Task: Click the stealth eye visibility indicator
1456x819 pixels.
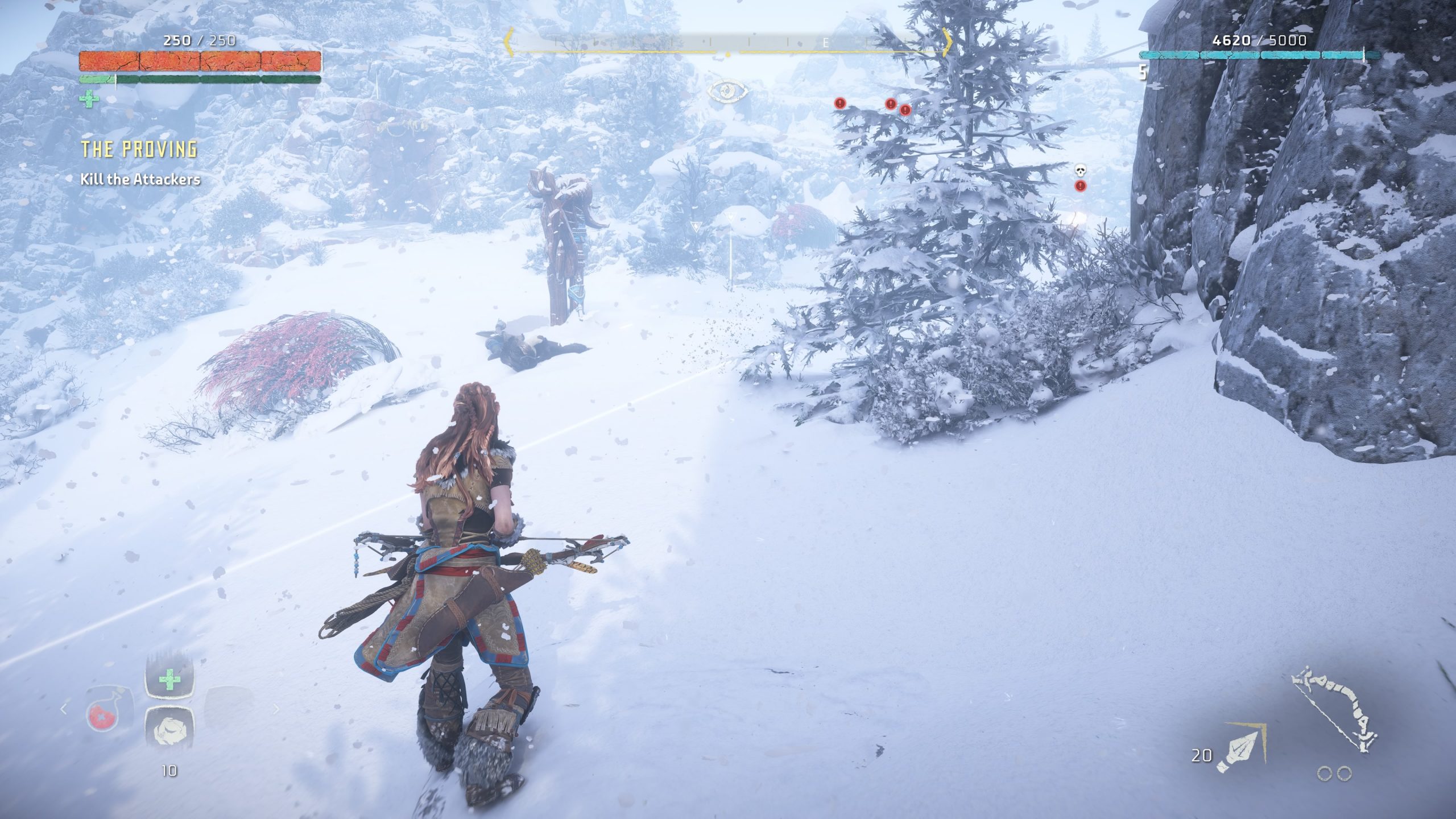Action: (x=727, y=92)
